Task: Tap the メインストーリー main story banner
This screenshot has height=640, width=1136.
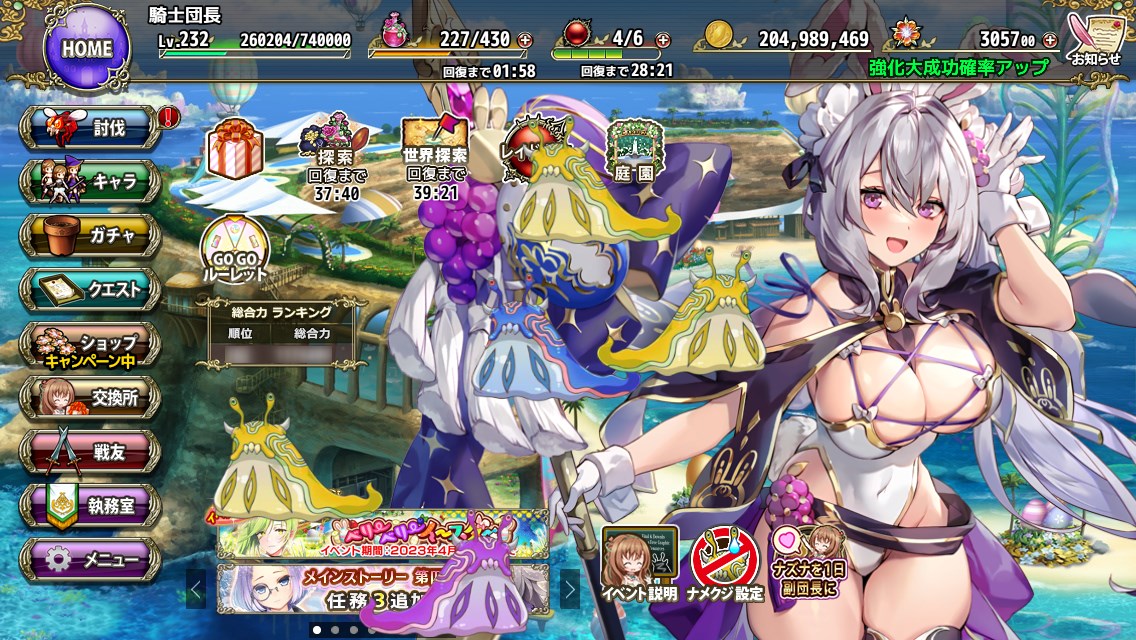Action: point(382,588)
